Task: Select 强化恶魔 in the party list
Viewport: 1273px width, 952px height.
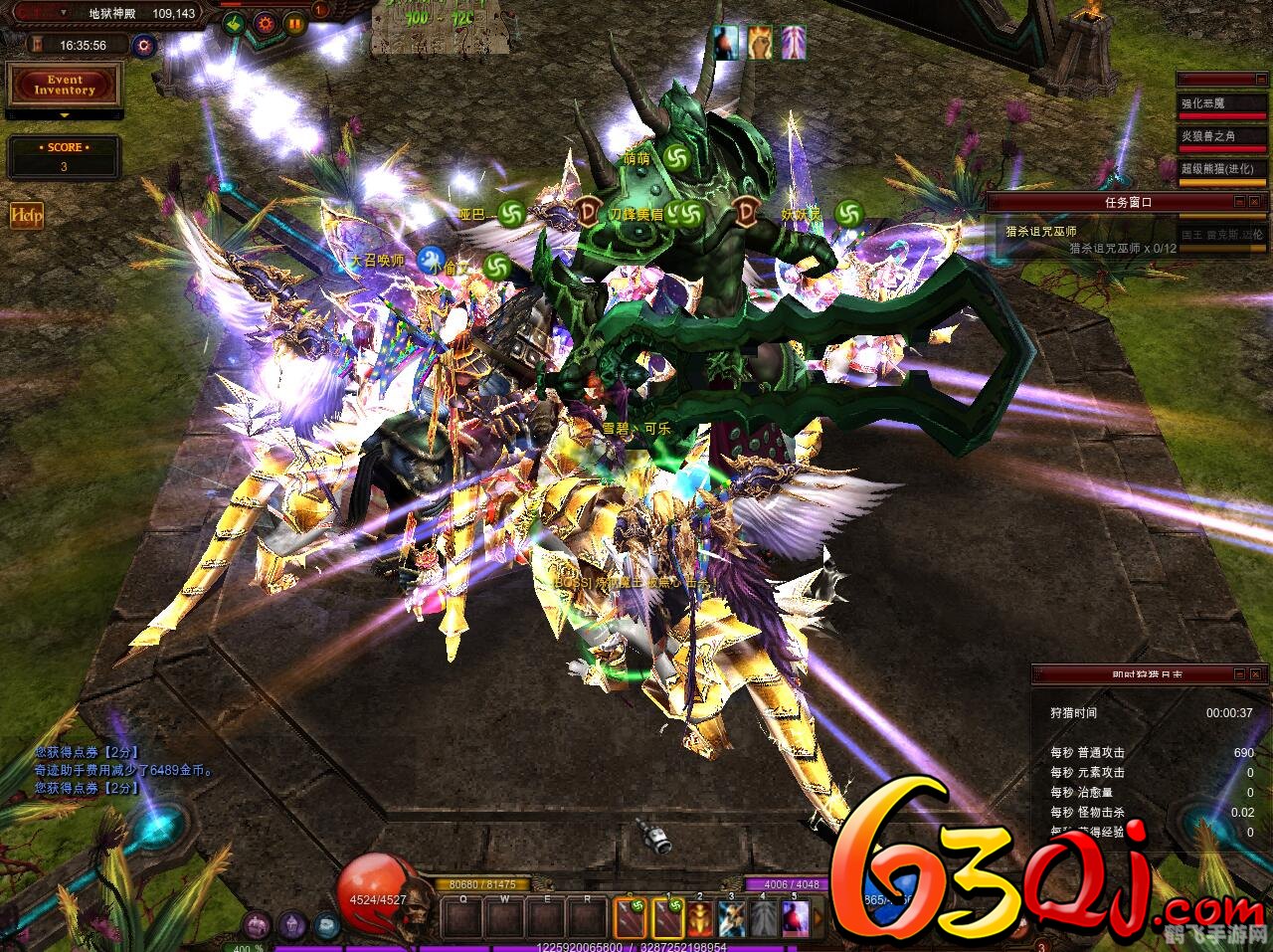Action: tap(1222, 103)
